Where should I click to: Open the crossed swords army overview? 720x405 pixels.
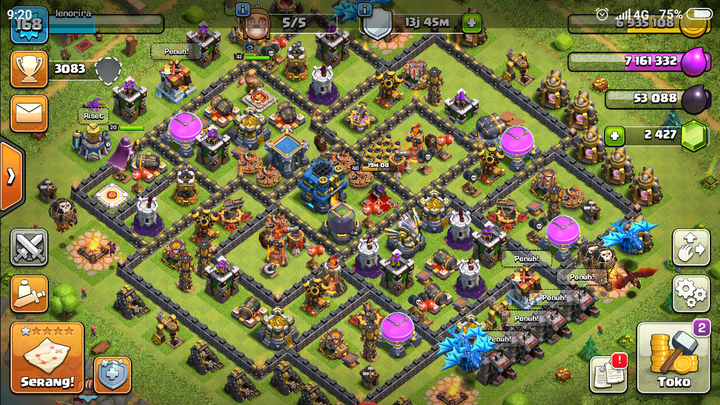[30, 246]
